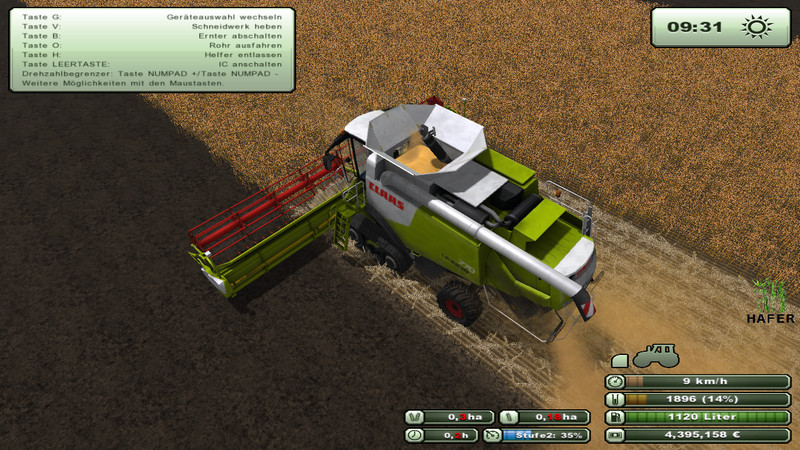Select the combine and tractor vehicle icon

[646, 356]
